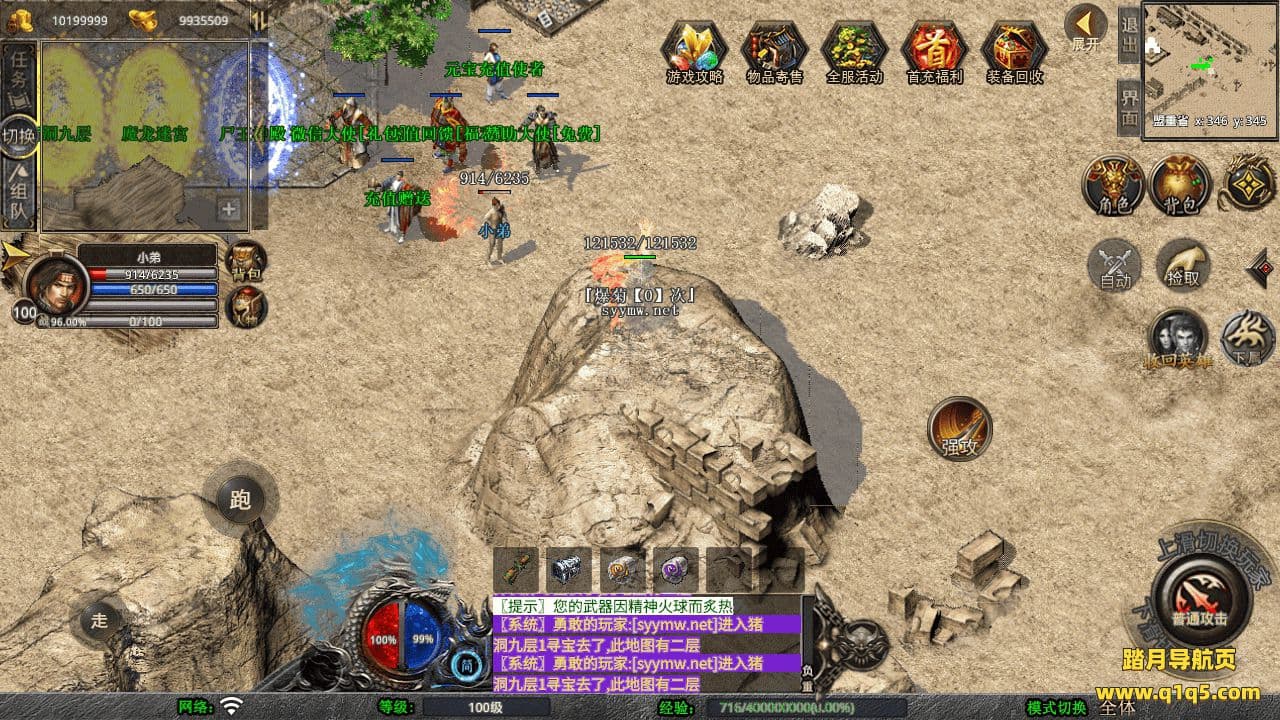Open the 物品寄售 consignment icon
The width and height of the screenshot is (1280, 720).
point(774,50)
